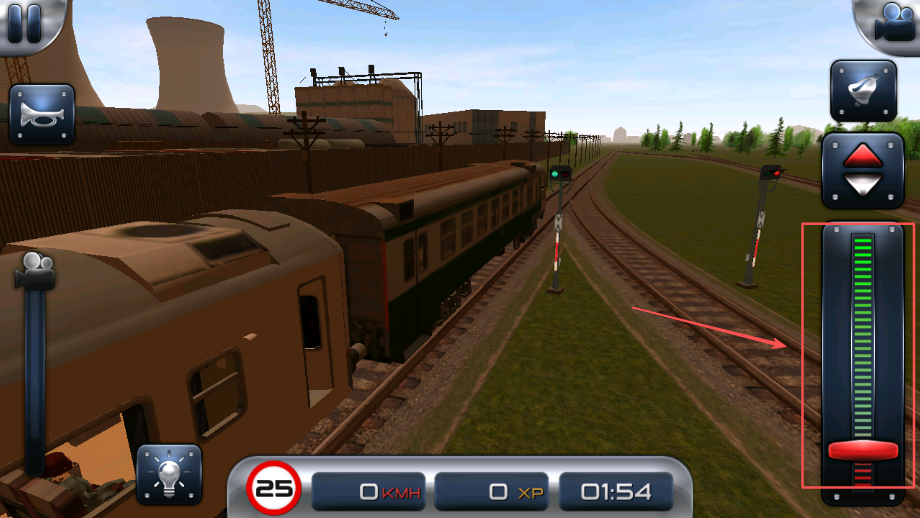This screenshot has width=920, height=518.
Task: Click the white down arrow direction control
Action: [862, 185]
